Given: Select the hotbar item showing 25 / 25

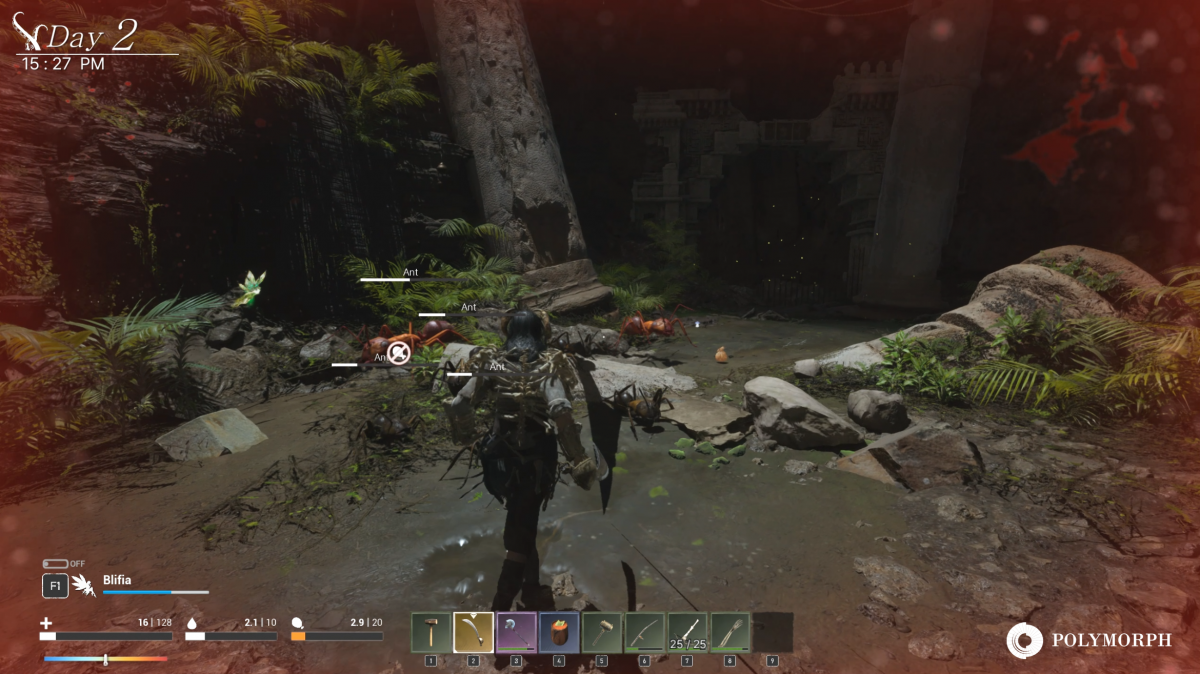Looking at the screenshot, I should point(688,632).
